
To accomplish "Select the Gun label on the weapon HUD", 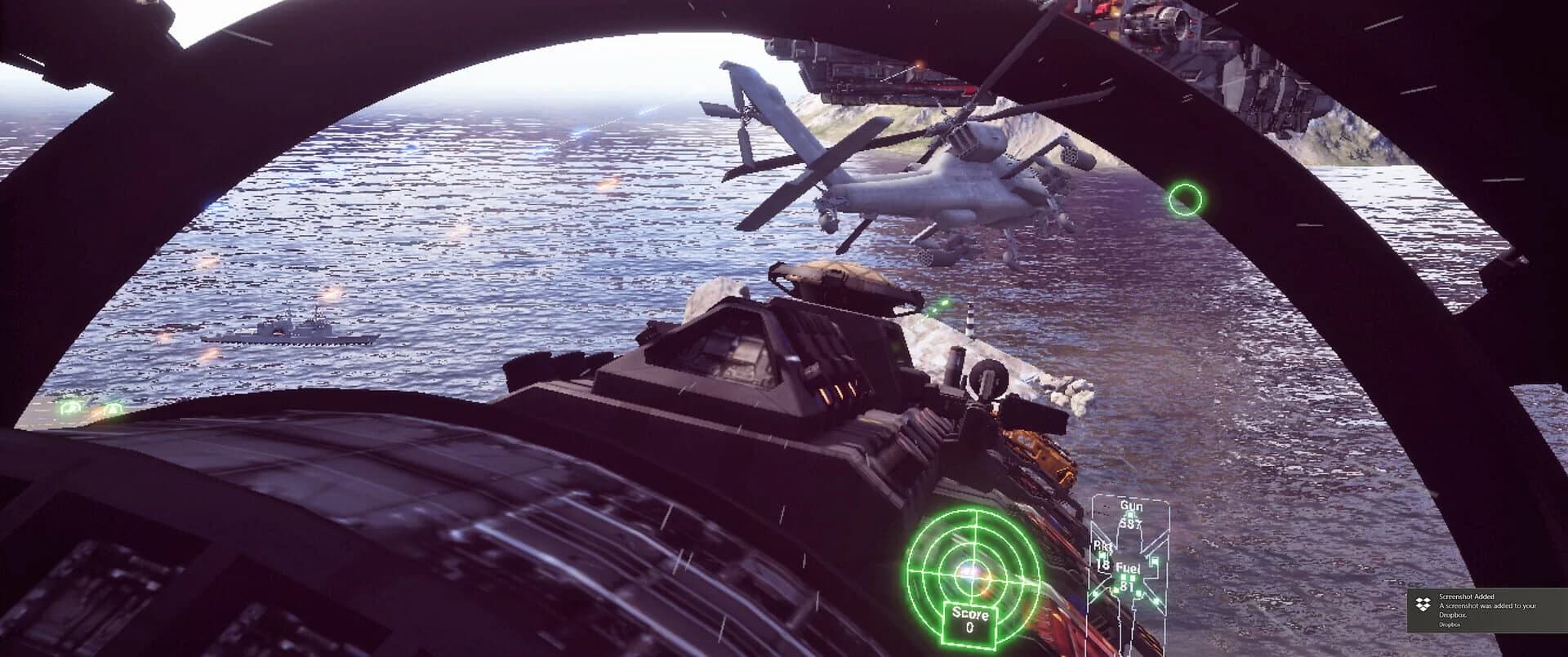I will [x=1131, y=506].
